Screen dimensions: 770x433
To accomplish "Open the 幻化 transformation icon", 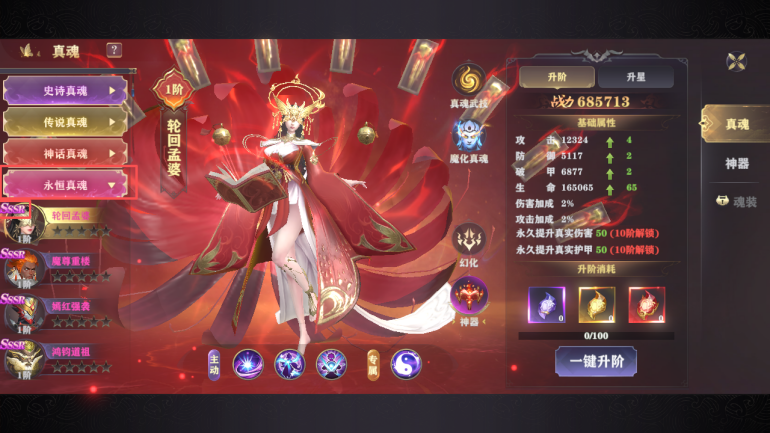I will click(469, 241).
